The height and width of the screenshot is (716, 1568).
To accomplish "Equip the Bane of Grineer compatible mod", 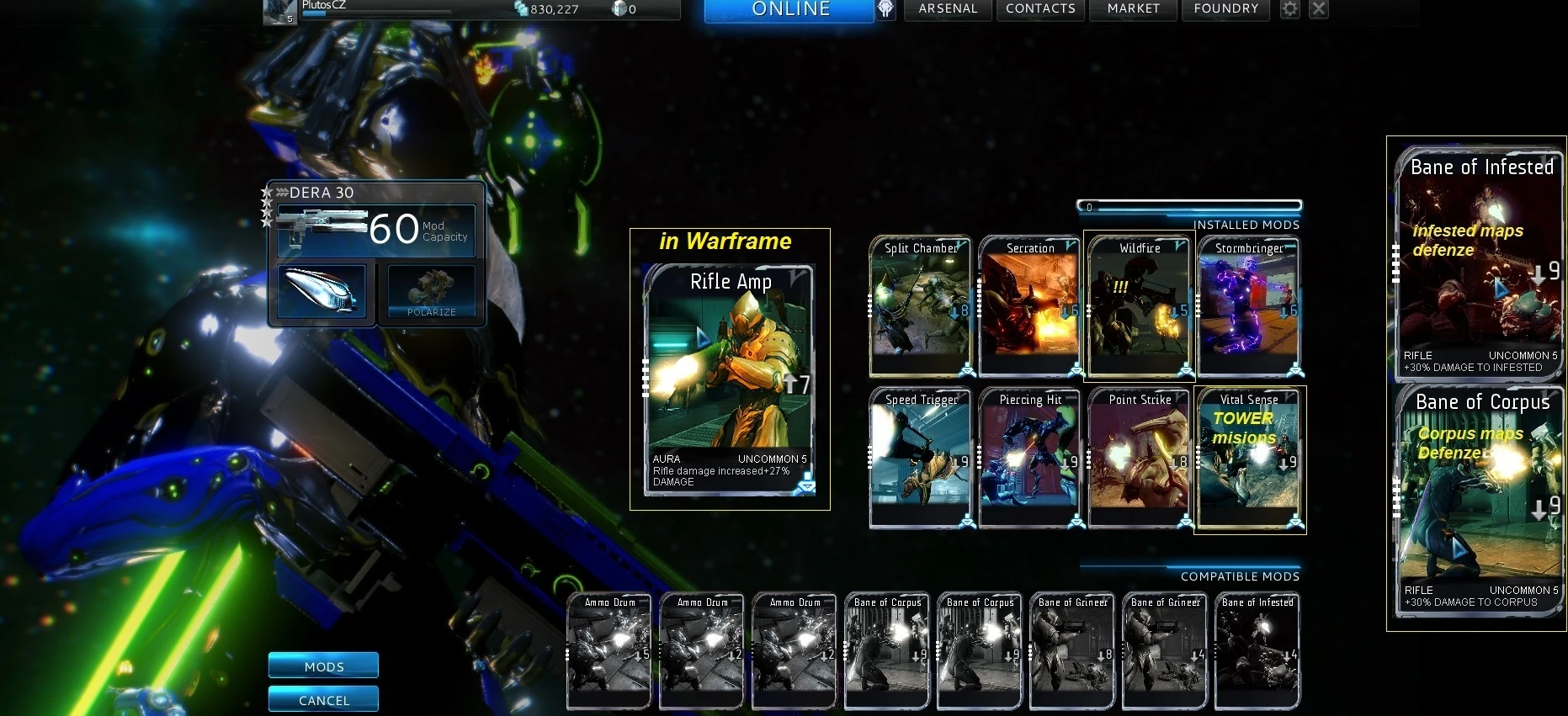I will [1071, 652].
